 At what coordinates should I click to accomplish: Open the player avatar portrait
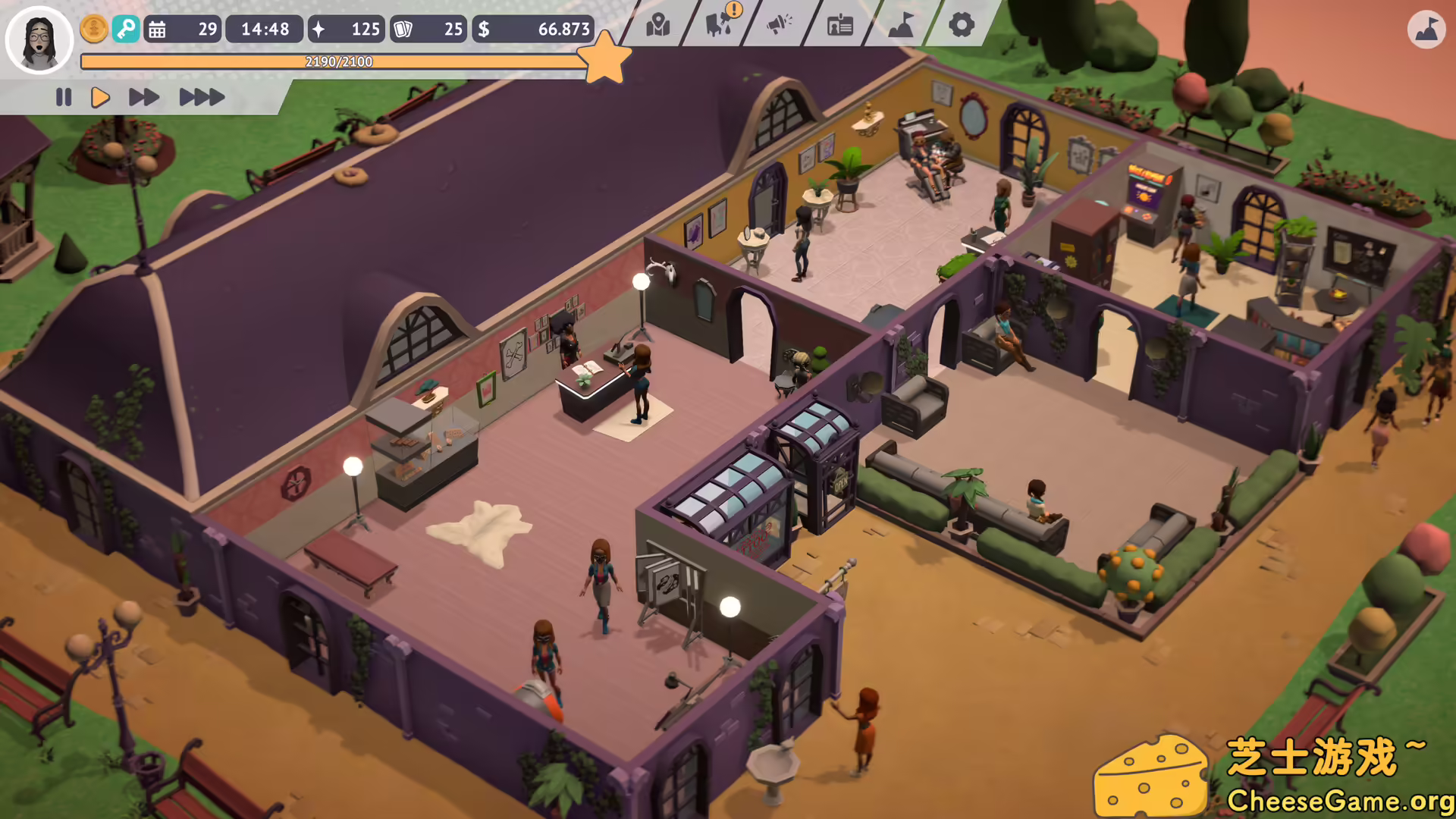coord(39,39)
